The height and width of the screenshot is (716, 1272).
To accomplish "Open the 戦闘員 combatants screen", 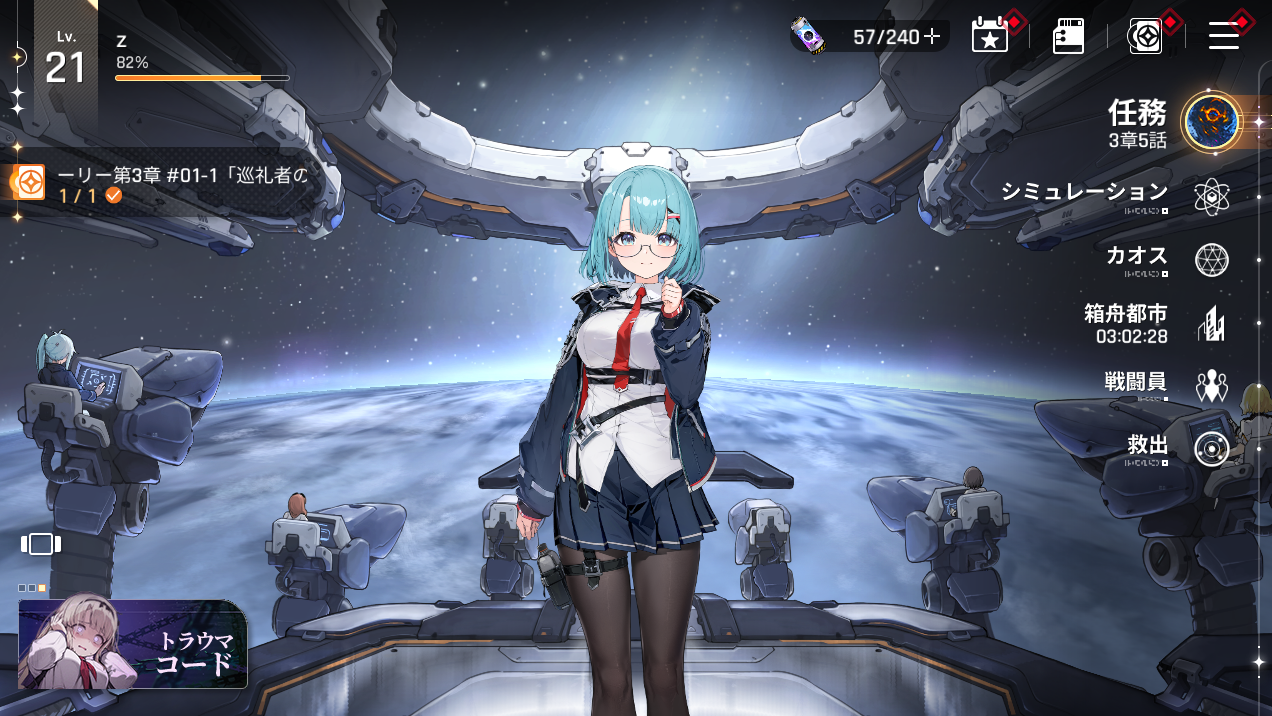I will pyautogui.click(x=1211, y=386).
